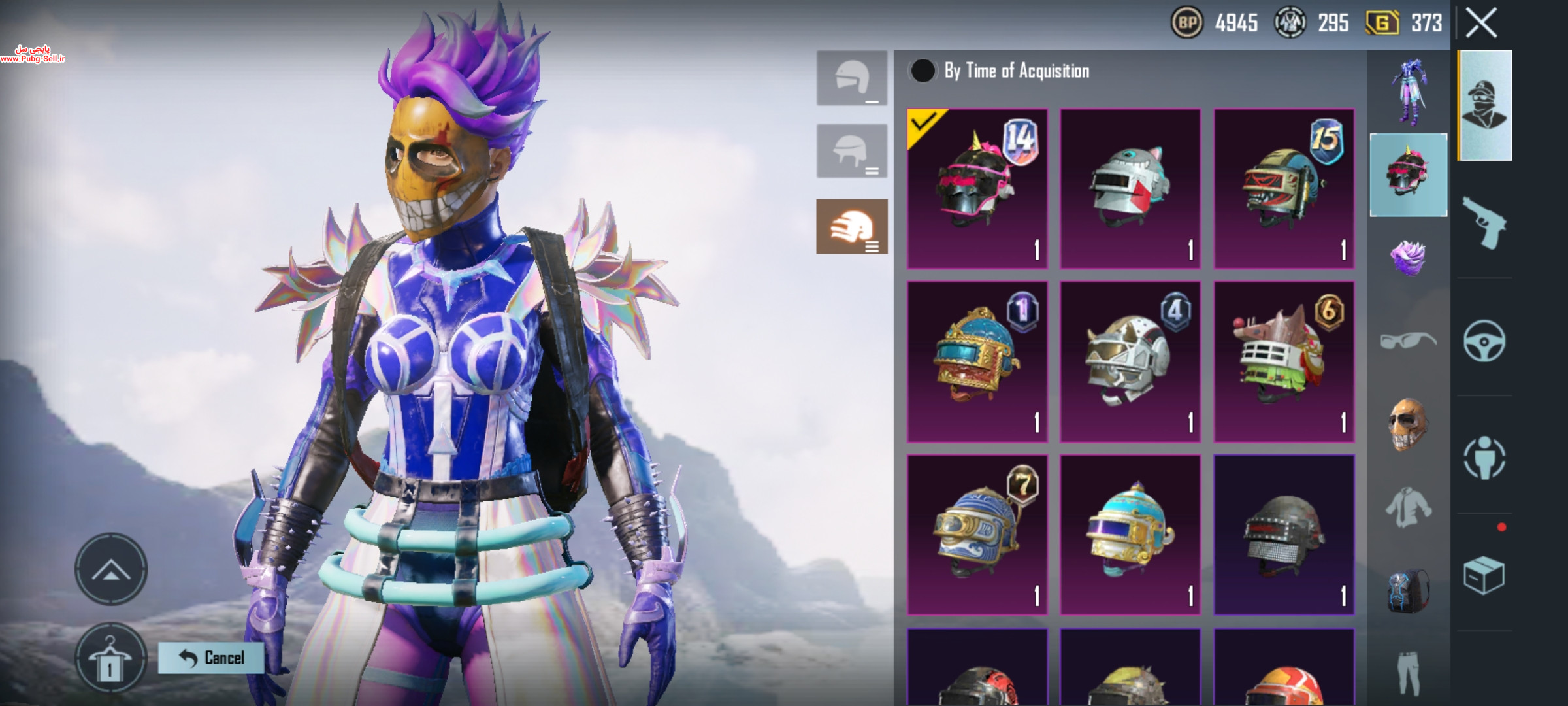Choose the helmet with badge 6
1568x706 pixels.
click(1284, 361)
